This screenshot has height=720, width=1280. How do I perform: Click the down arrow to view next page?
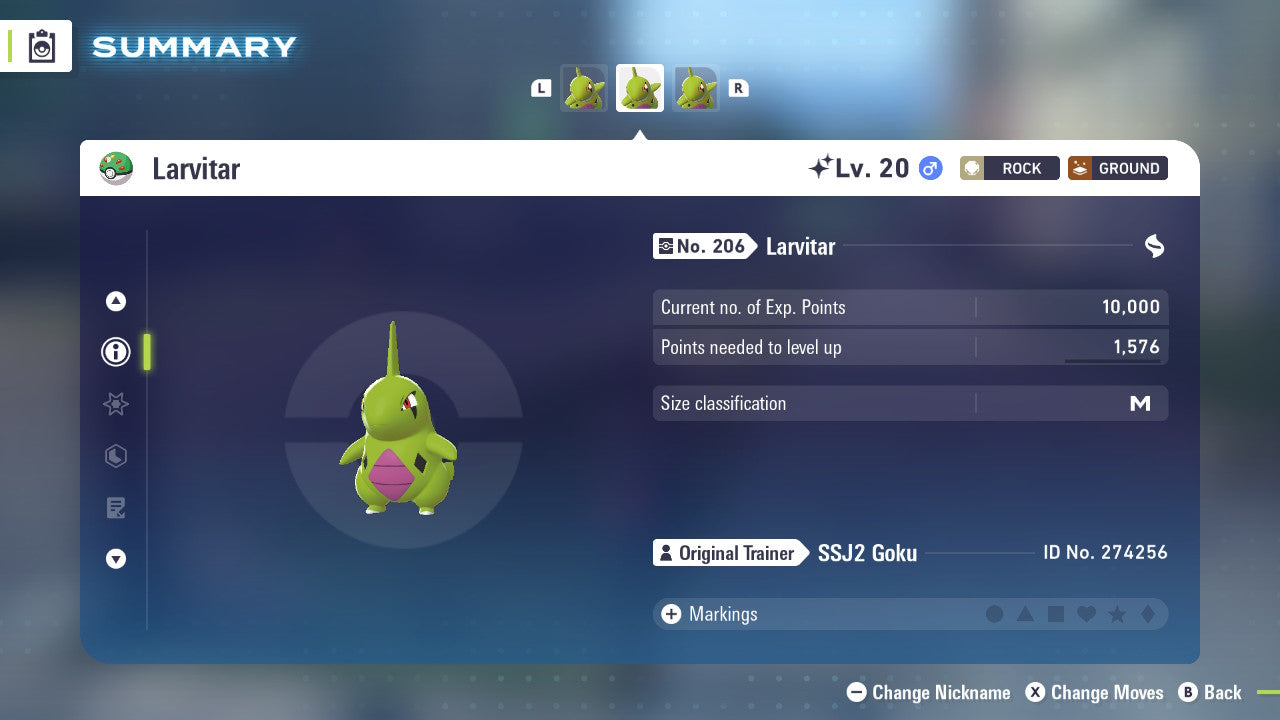[x=115, y=560]
